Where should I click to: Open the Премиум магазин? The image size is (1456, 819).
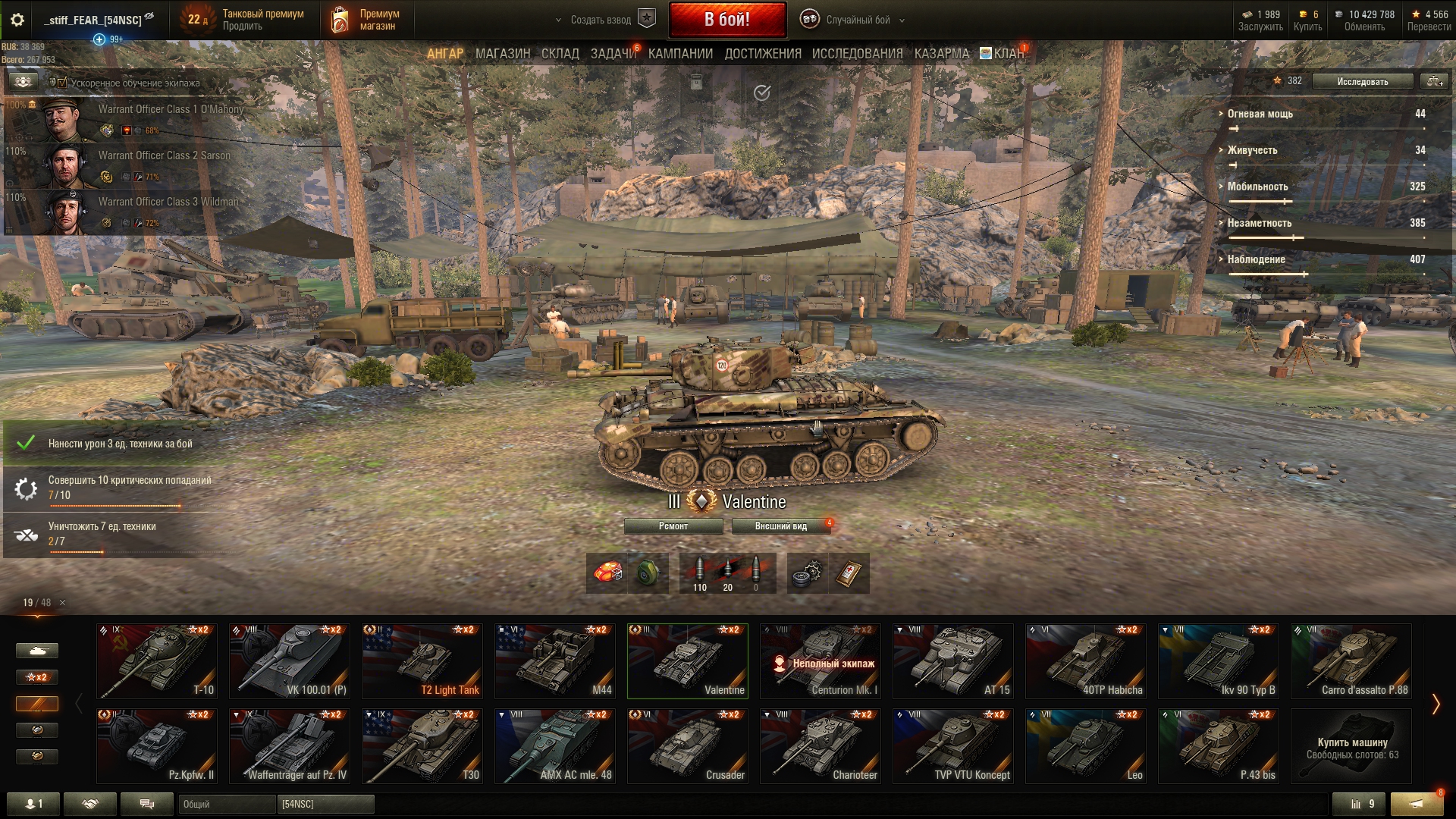[x=368, y=20]
